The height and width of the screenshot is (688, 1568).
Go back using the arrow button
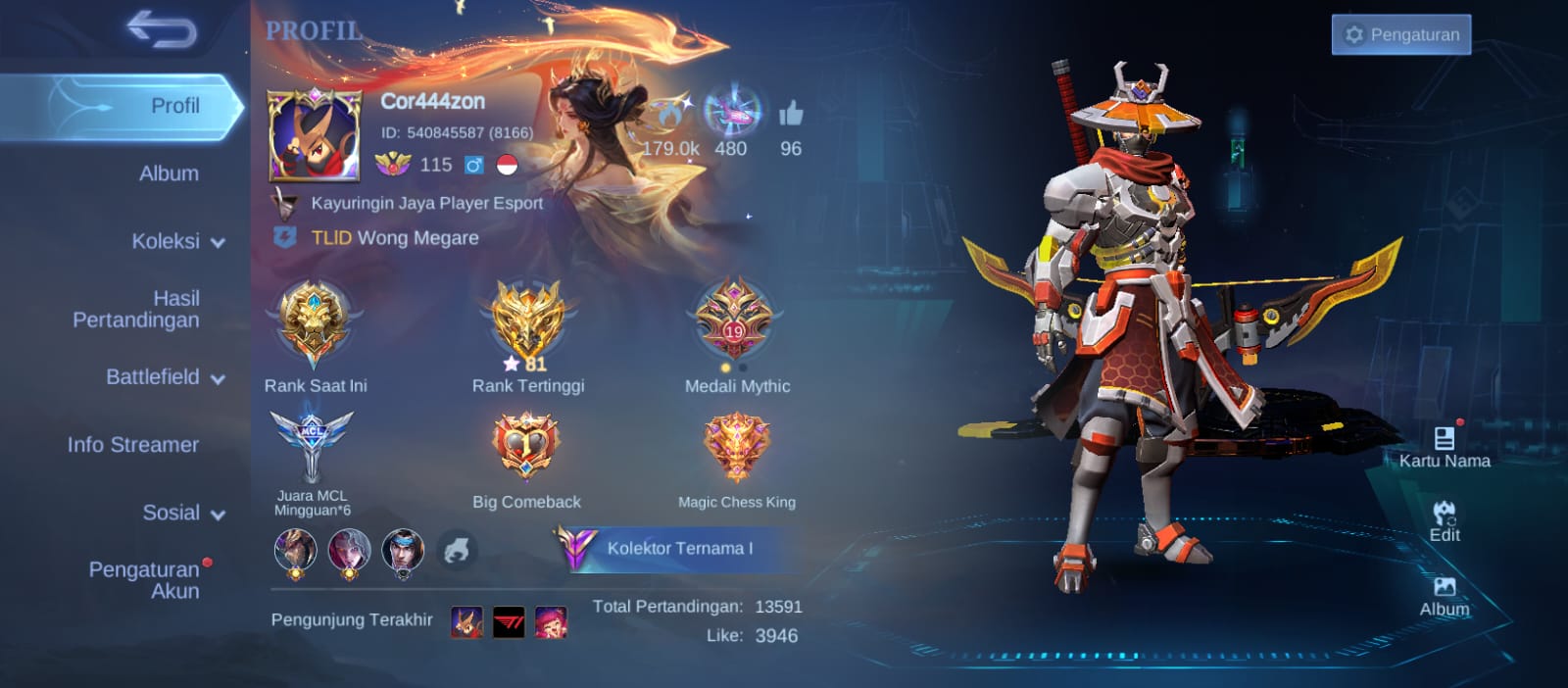[x=162, y=30]
